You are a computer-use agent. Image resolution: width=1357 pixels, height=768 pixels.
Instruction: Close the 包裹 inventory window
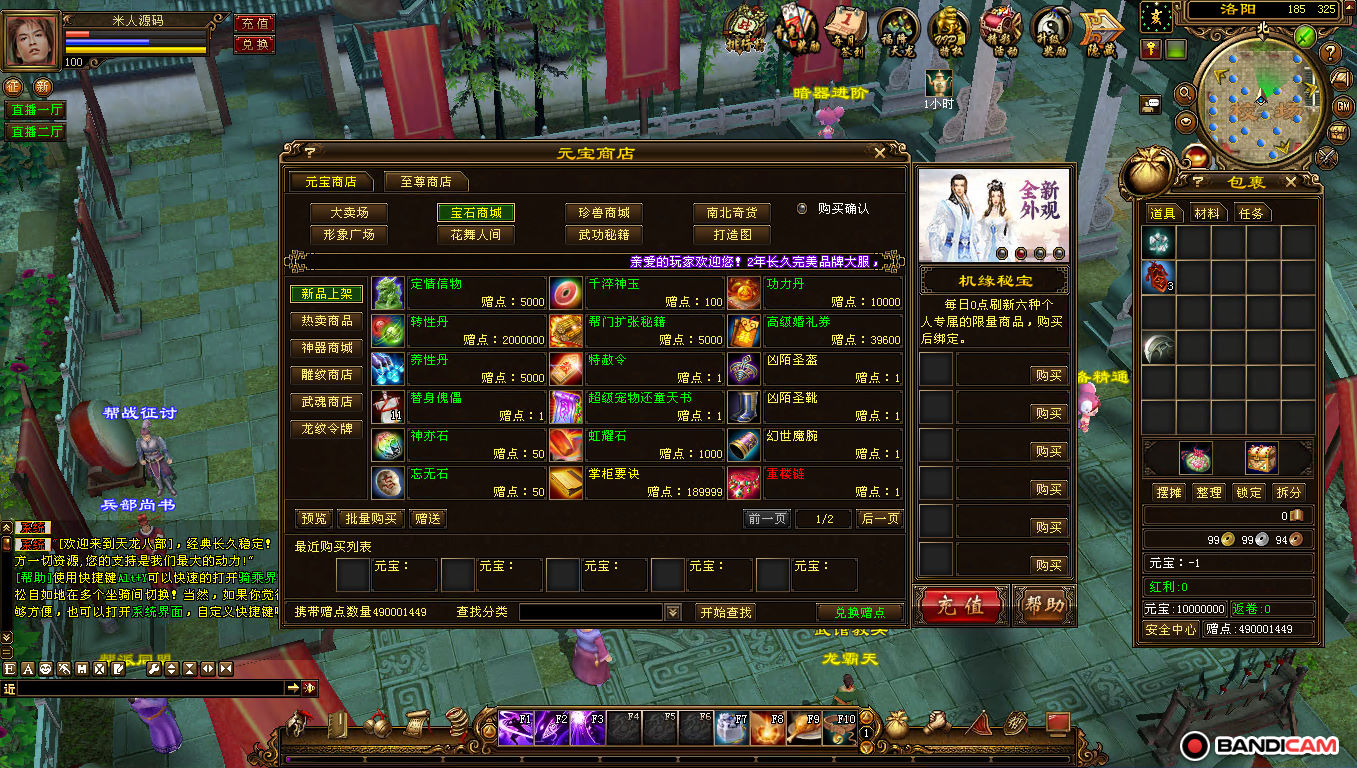(x=1290, y=182)
